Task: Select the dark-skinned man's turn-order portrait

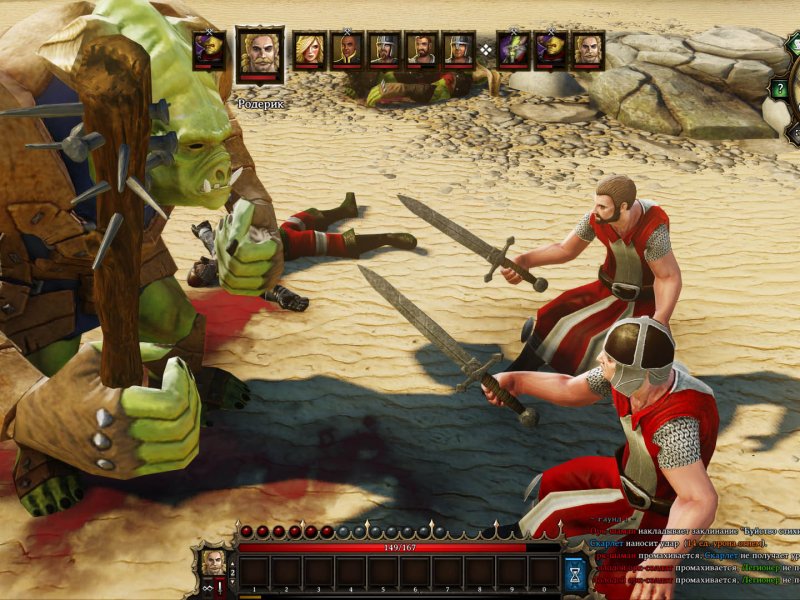Action: (x=347, y=49)
